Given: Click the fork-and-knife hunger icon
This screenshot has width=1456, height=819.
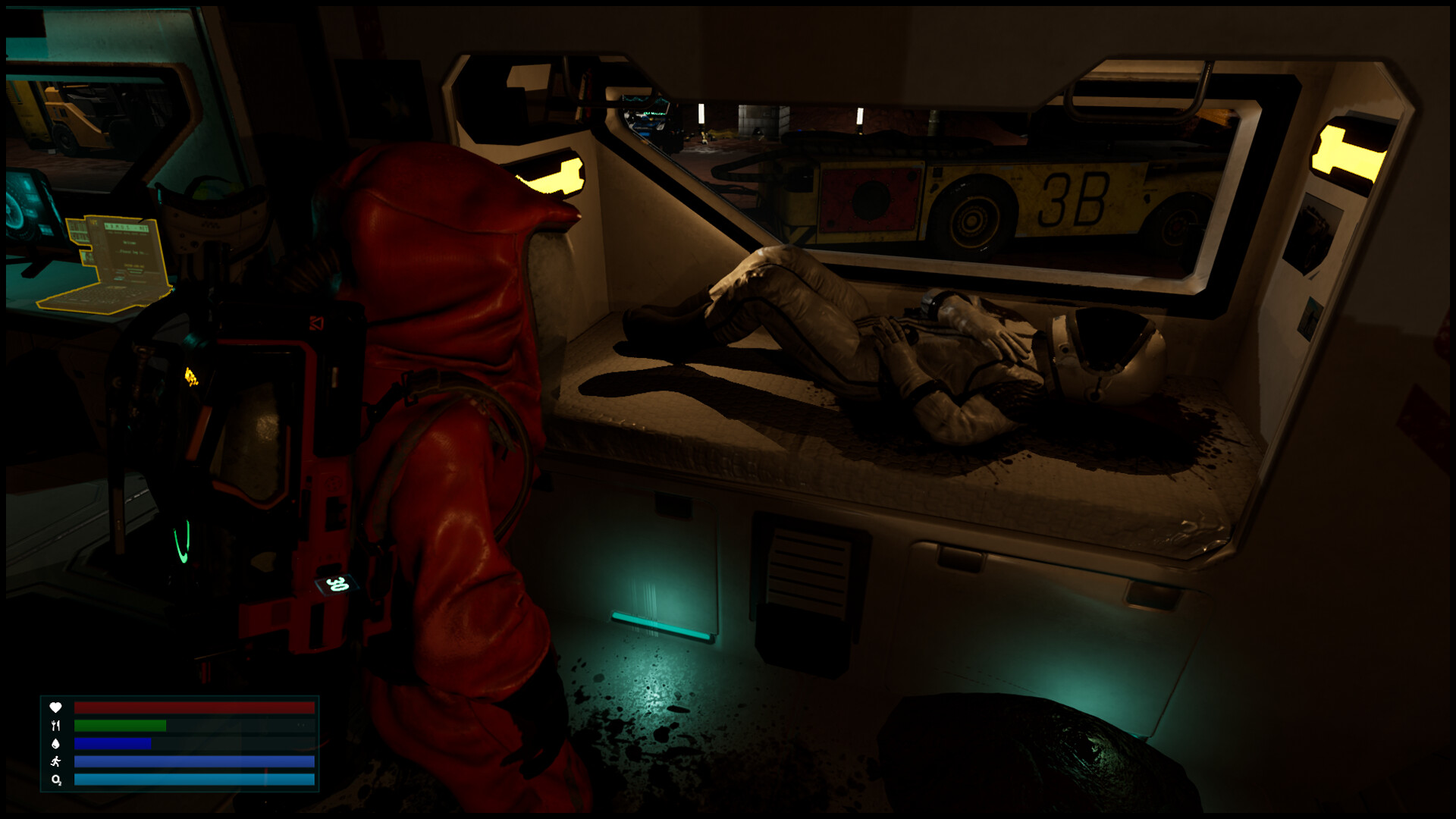Looking at the screenshot, I should (55, 726).
